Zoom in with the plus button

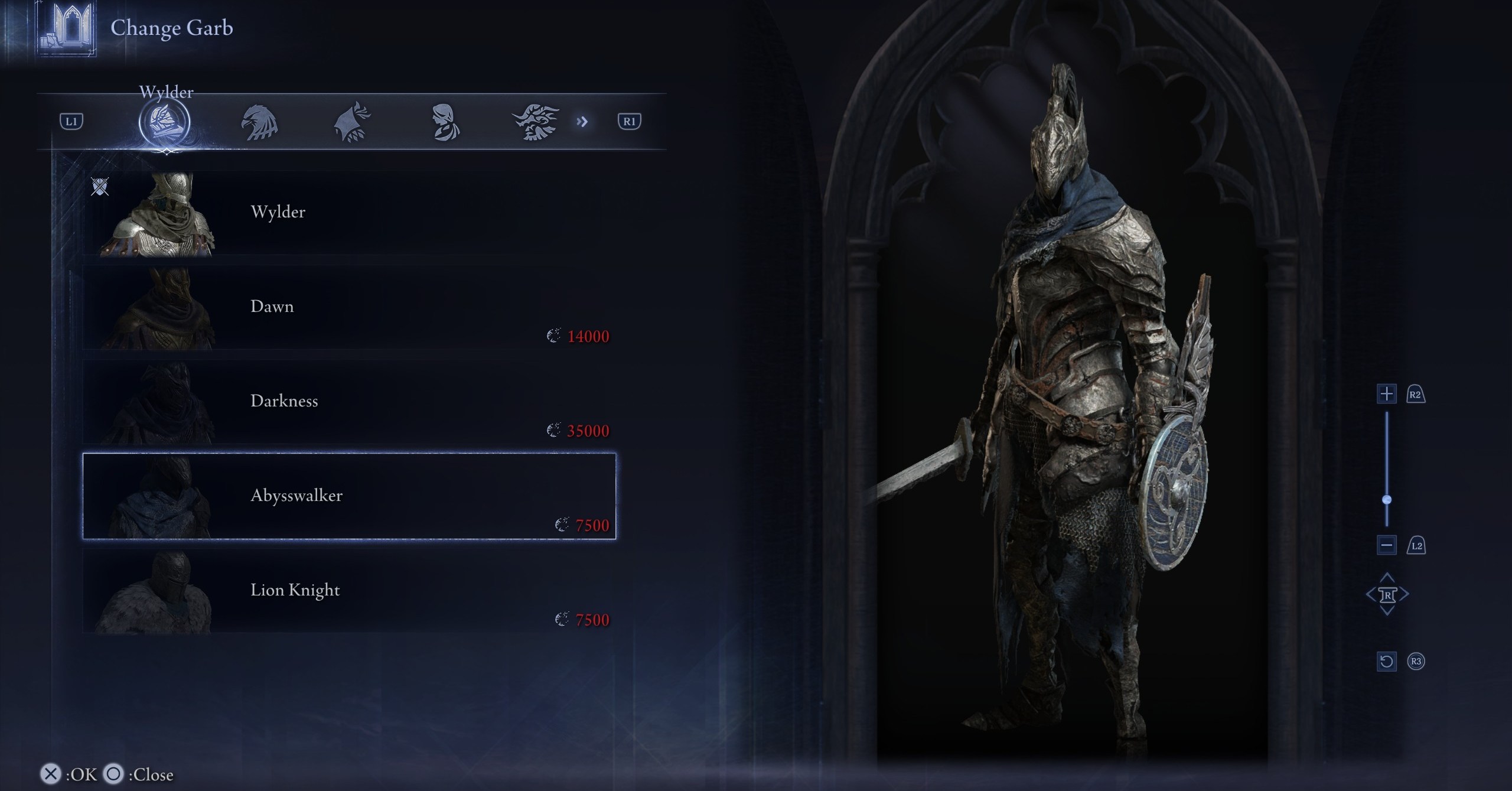point(1386,394)
